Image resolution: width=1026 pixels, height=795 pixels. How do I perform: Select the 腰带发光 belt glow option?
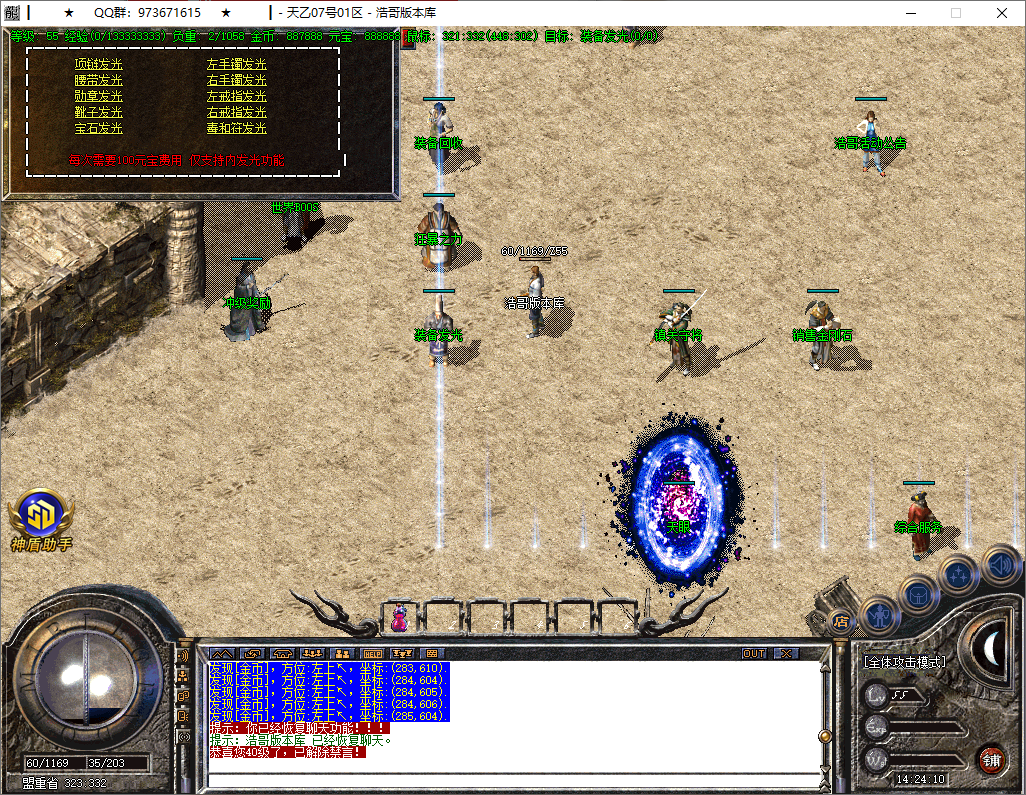click(x=98, y=80)
